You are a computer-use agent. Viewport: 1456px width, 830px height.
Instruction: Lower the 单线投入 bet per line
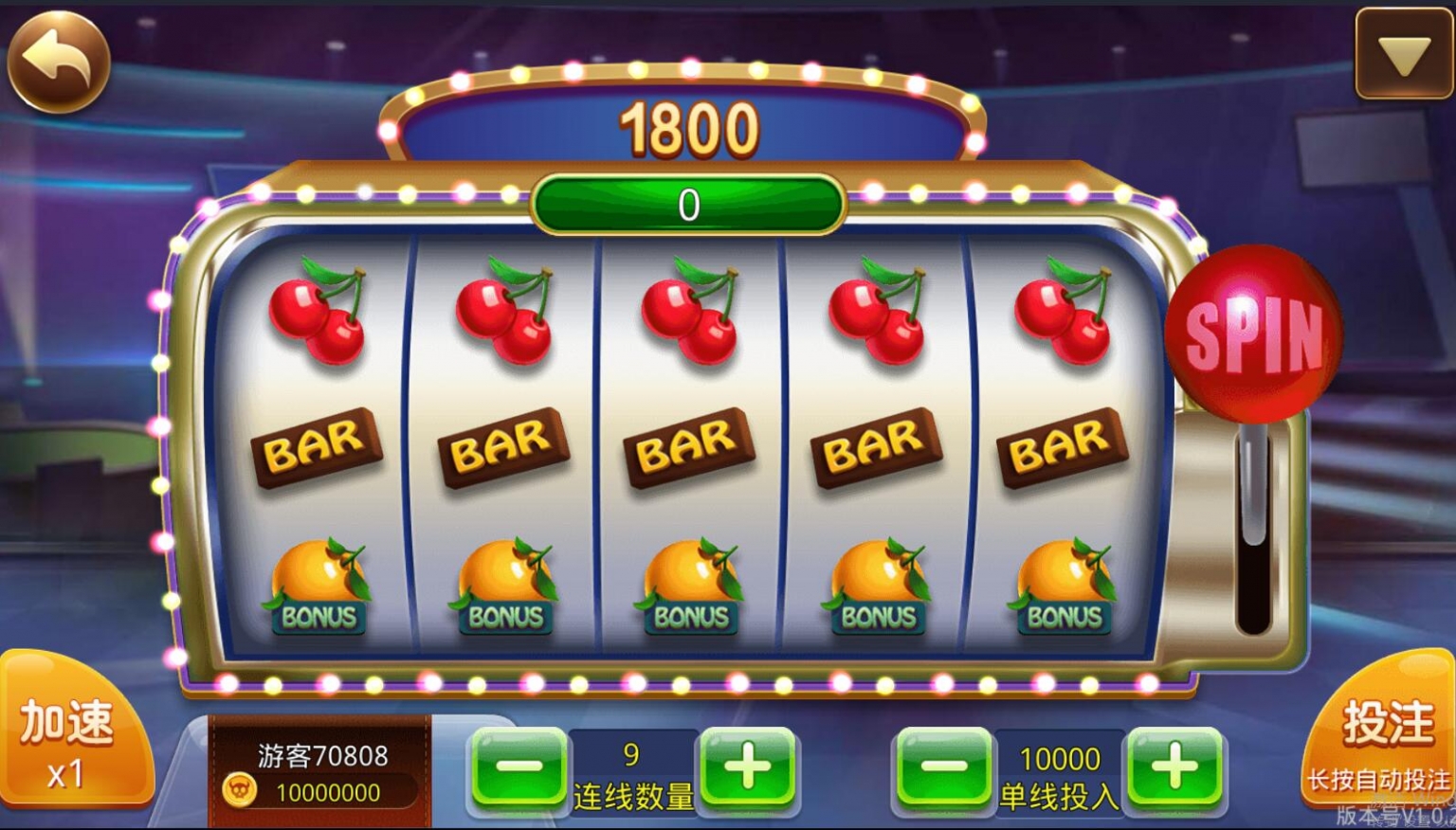click(944, 767)
